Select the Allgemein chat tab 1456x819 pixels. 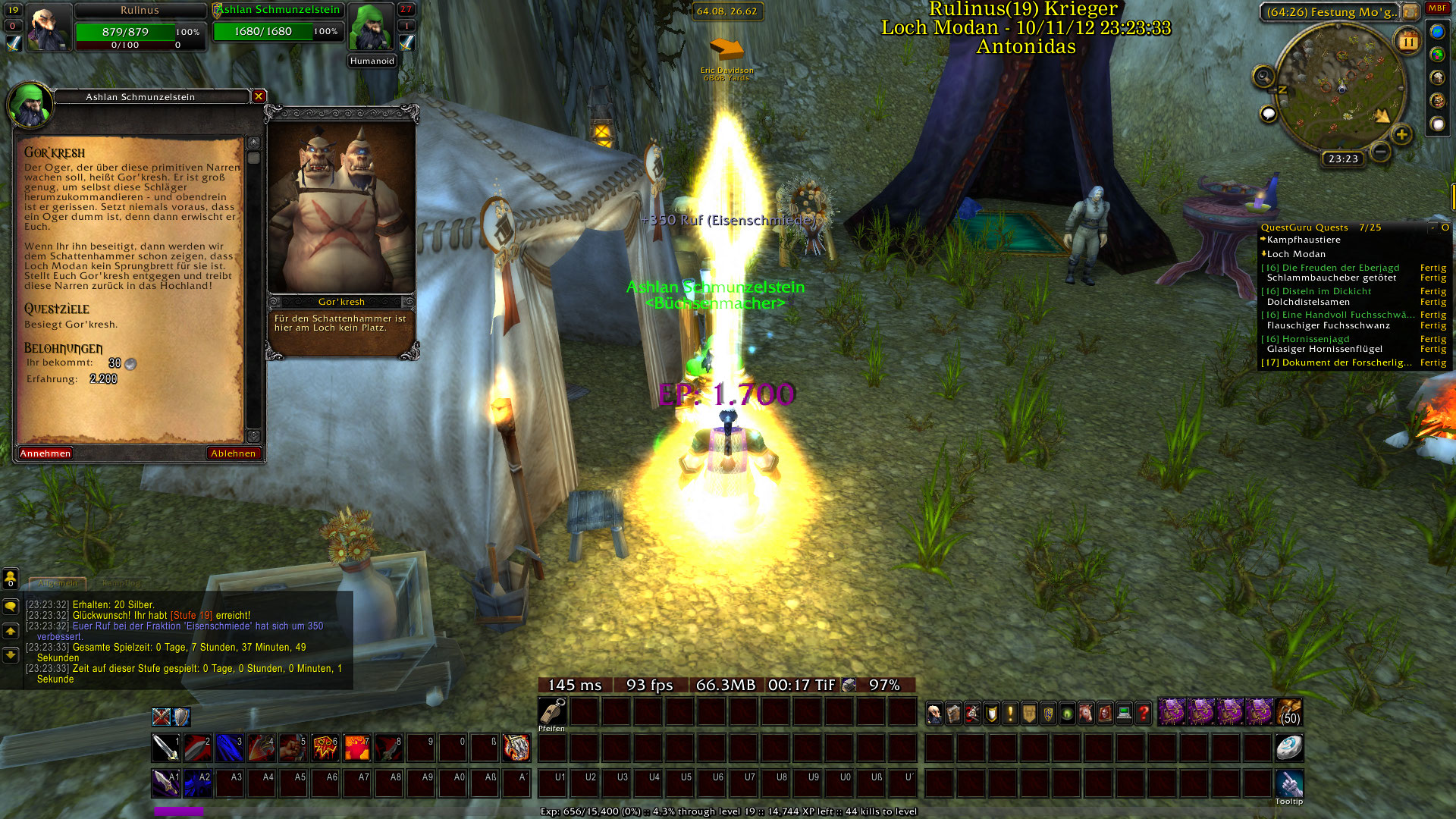(x=58, y=583)
